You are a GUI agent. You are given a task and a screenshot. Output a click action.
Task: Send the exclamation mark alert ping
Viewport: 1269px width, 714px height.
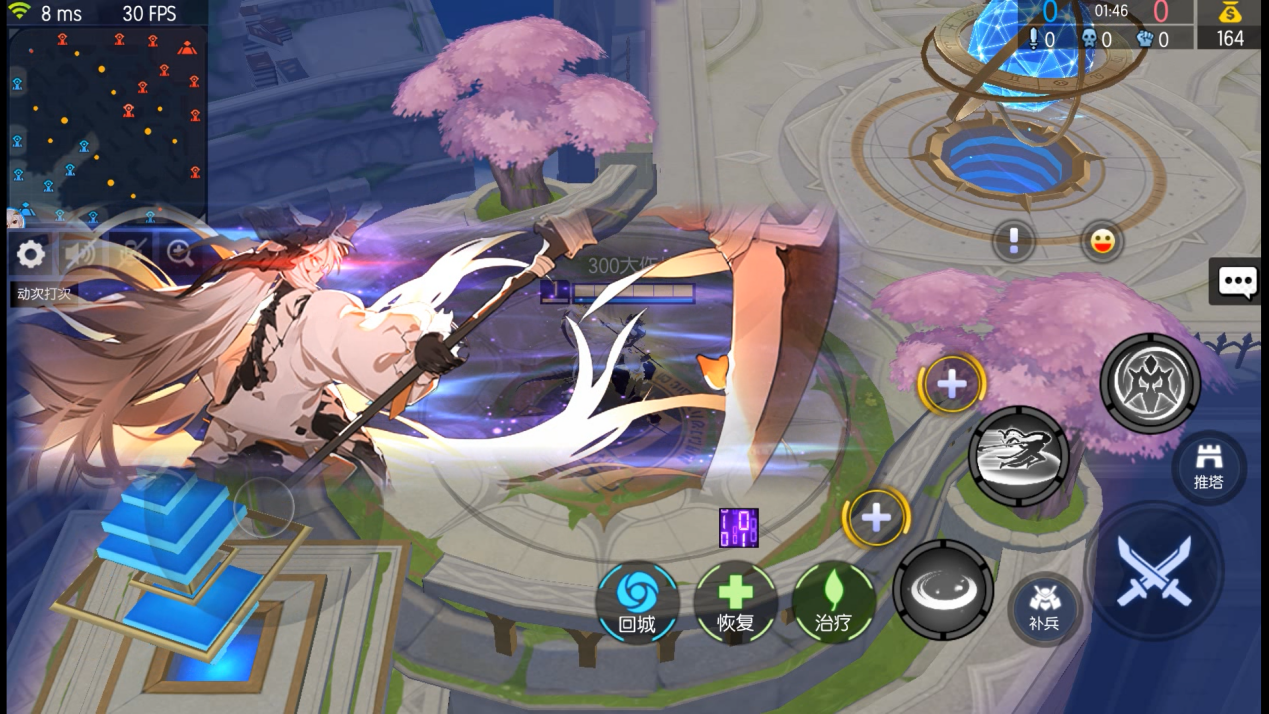(1013, 241)
